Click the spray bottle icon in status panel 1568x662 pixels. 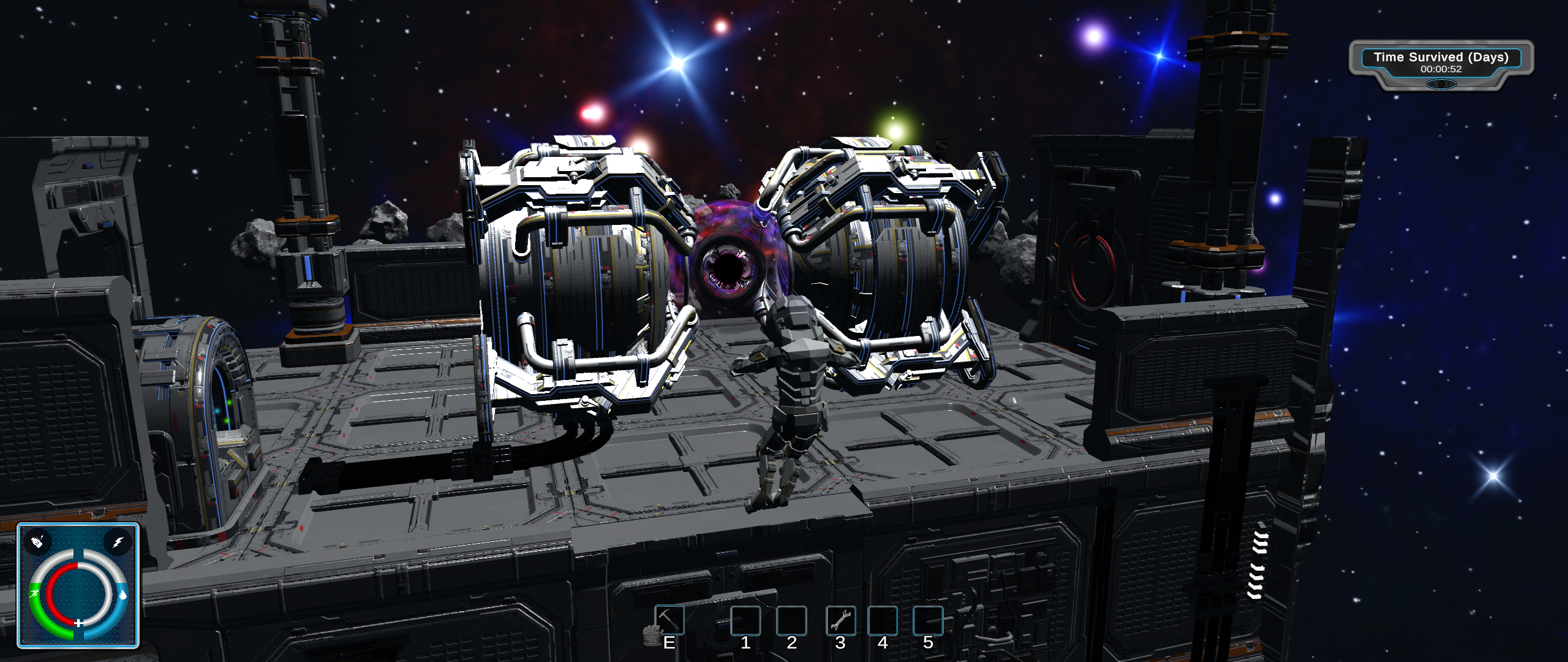38,542
